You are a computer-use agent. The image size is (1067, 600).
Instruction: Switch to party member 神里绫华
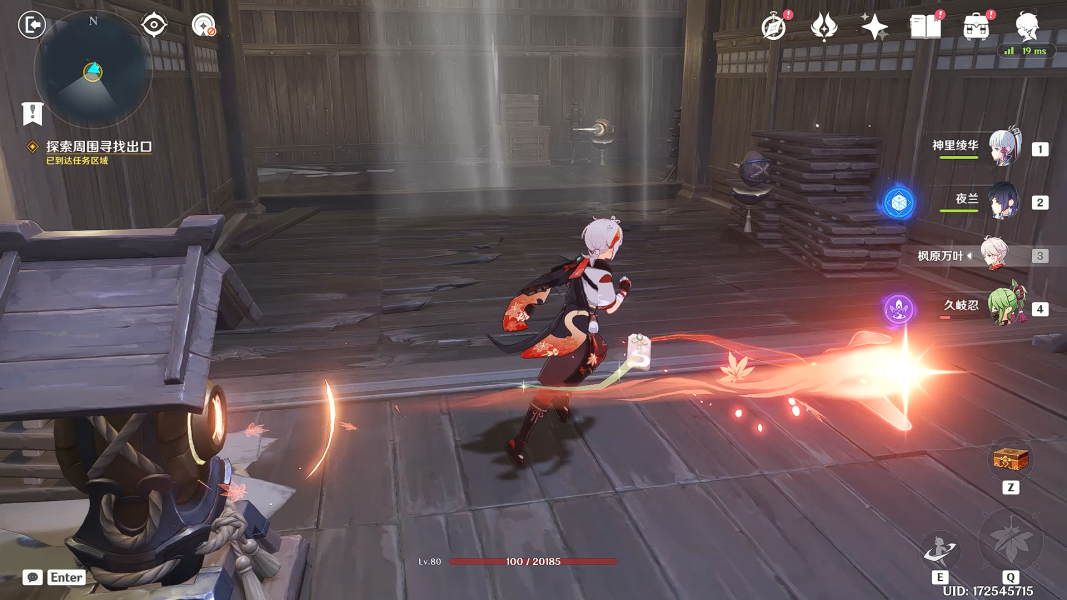coord(1003,148)
